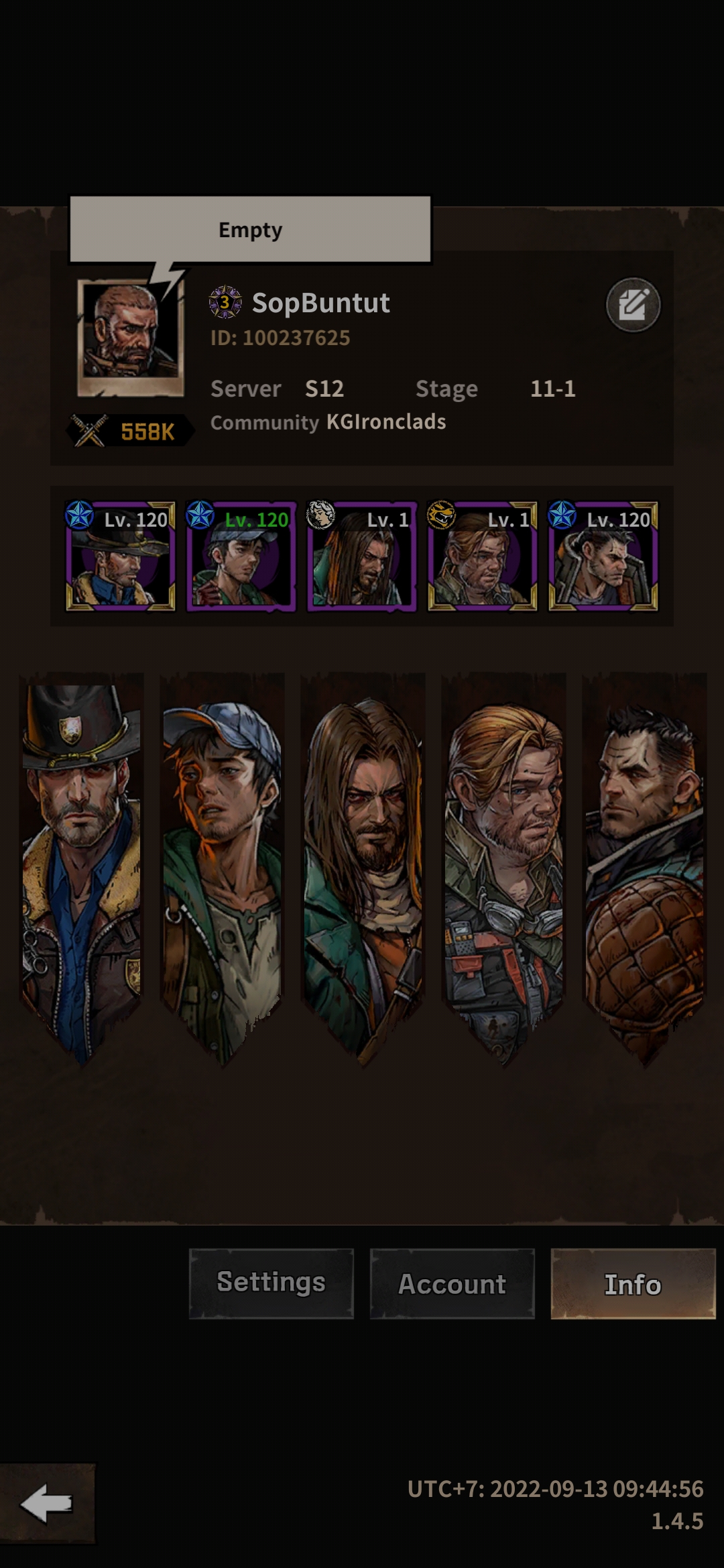
Task: View the sheriff hat hero banner
Action: [82, 864]
